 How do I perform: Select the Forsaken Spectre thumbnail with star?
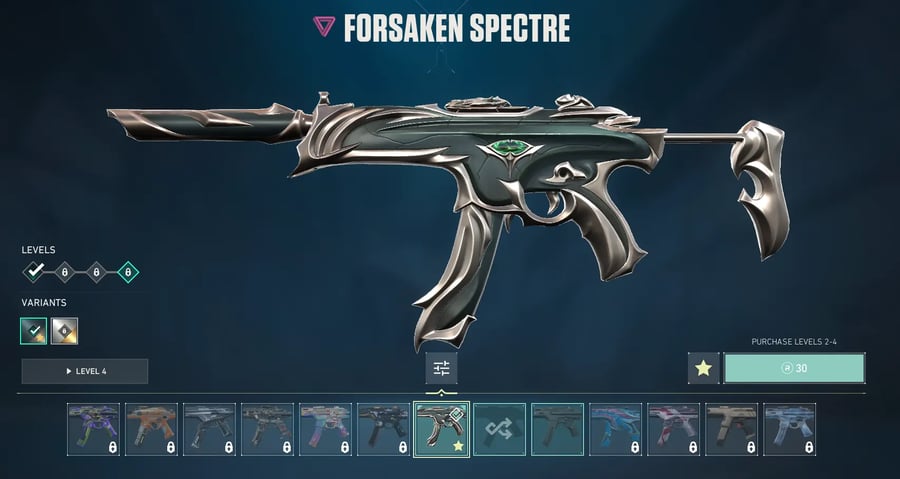[441, 429]
